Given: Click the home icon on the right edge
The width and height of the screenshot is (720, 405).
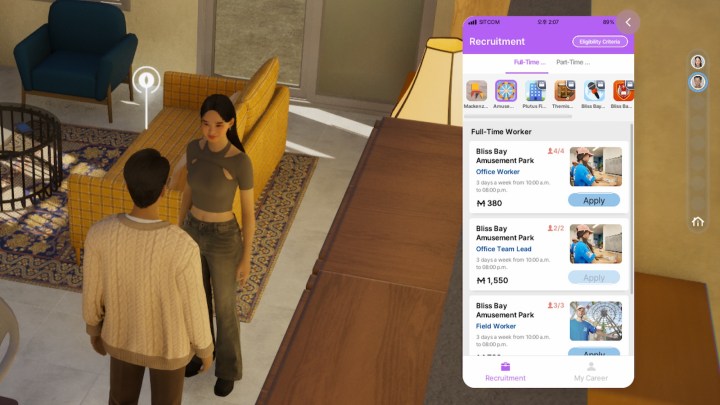Looking at the screenshot, I should click(x=698, y=222).
